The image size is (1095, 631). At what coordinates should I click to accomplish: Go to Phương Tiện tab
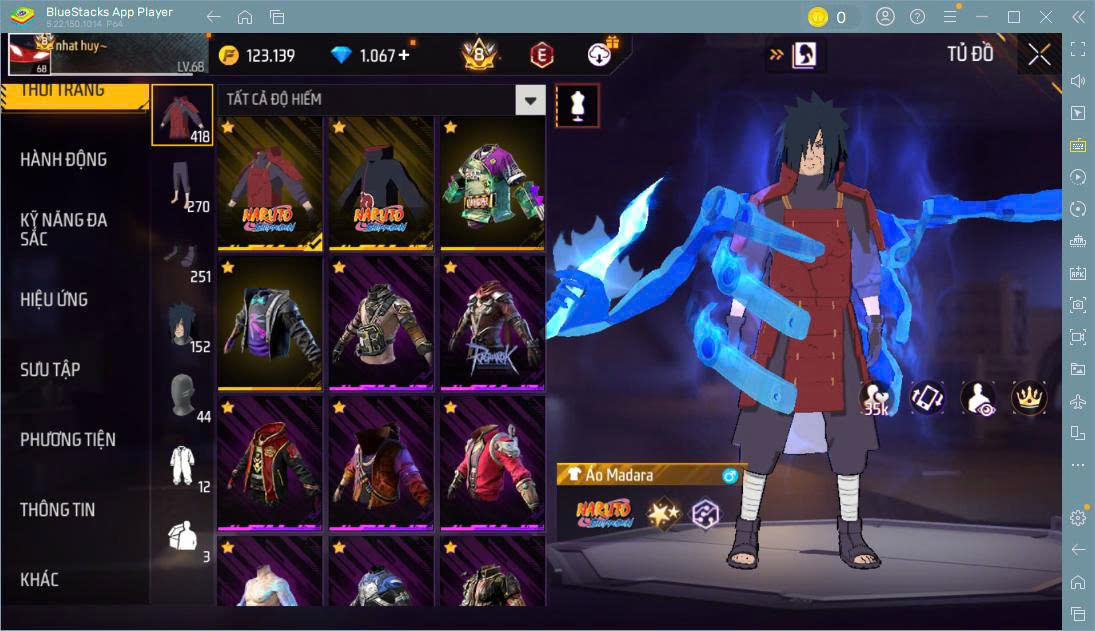click(x=68, y=439)
